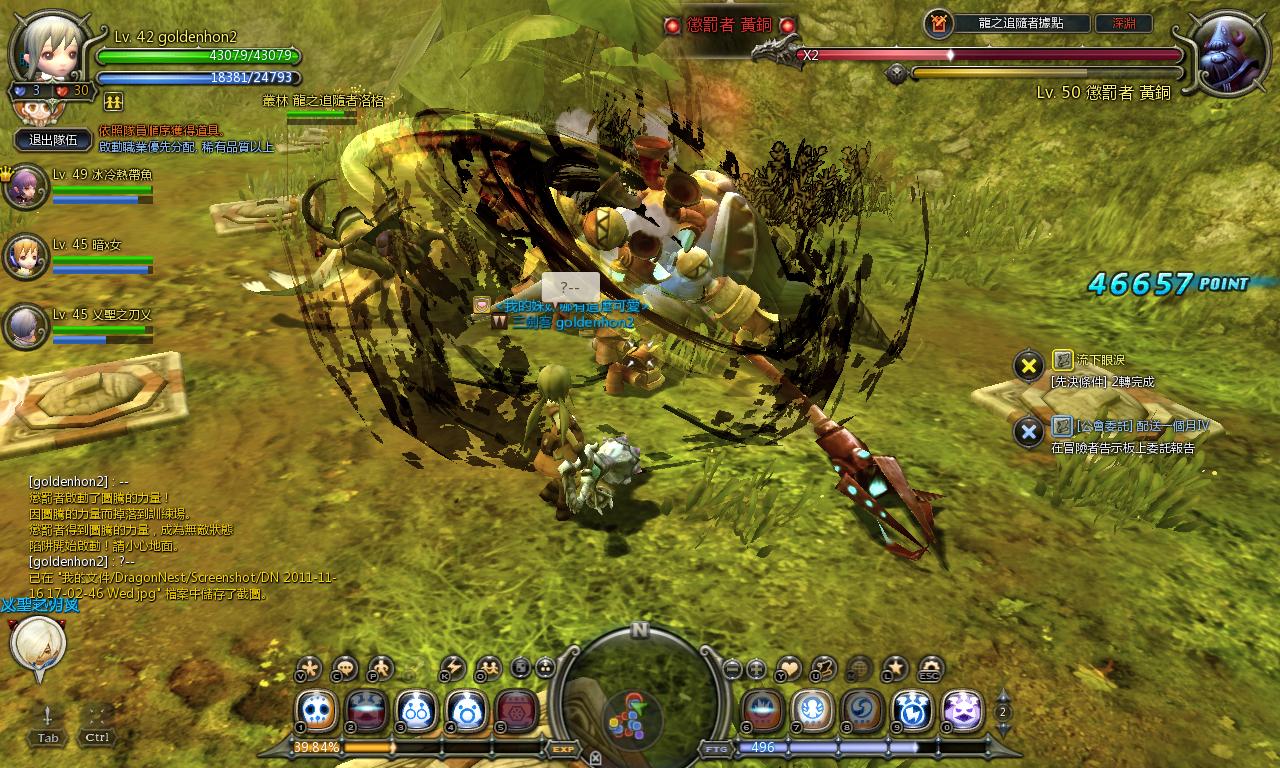
Task: Use the blue swirl skill in slot 8
Action: point(862,711)
